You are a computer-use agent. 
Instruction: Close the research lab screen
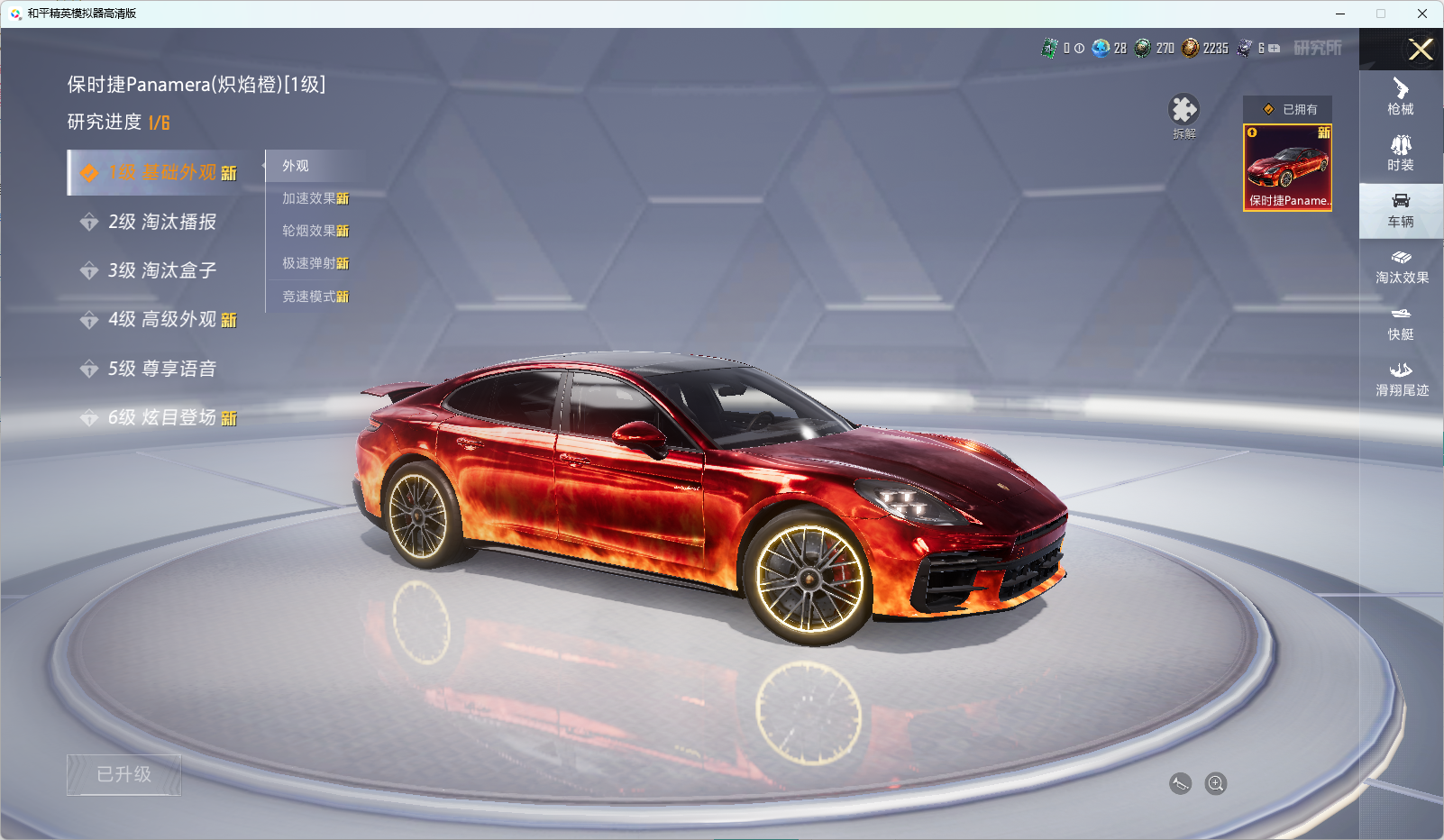[x=1421, y=50]
